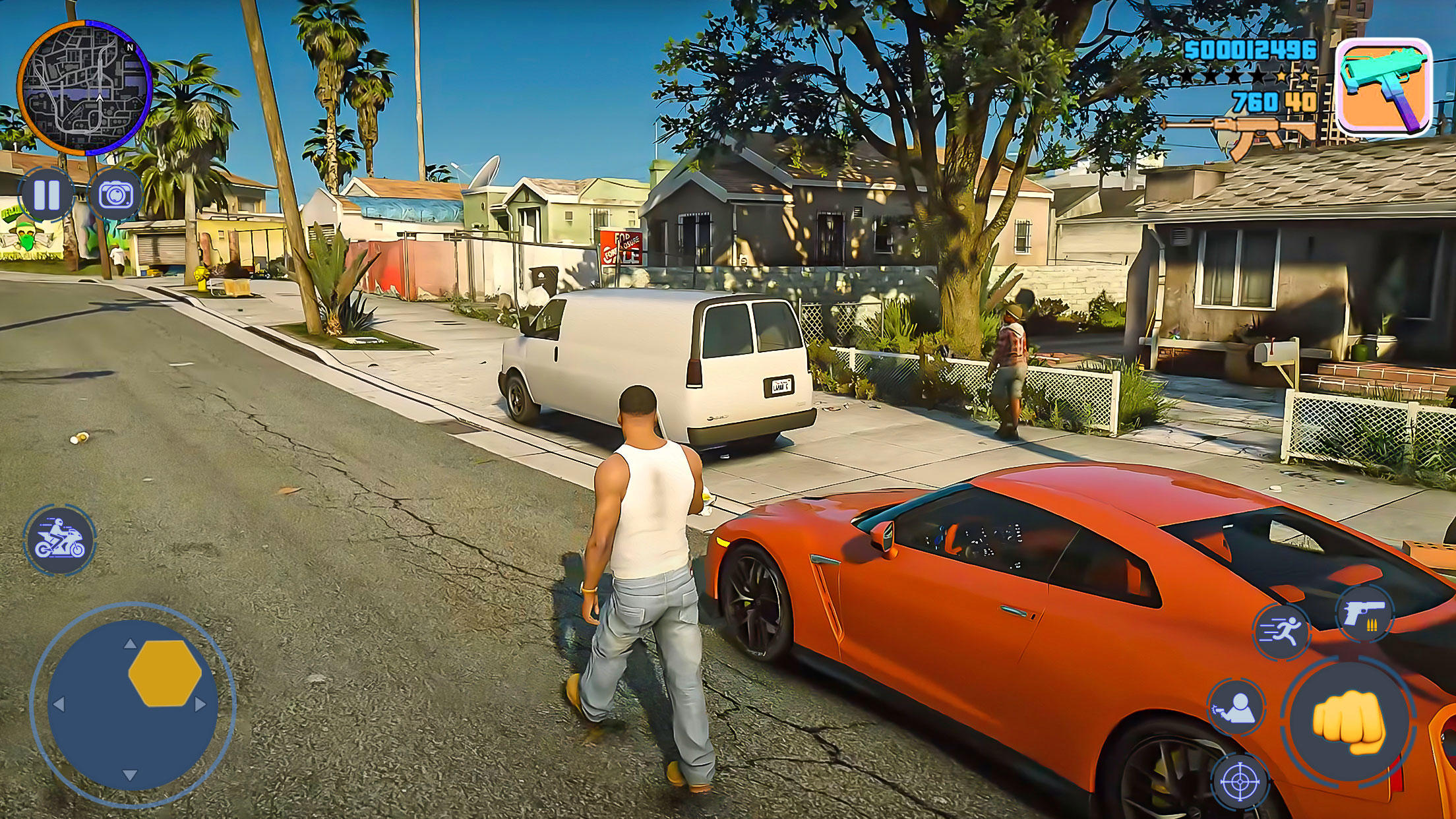Tap the pistol with bullets button

pyautogui.click(x=1364, y=614)
